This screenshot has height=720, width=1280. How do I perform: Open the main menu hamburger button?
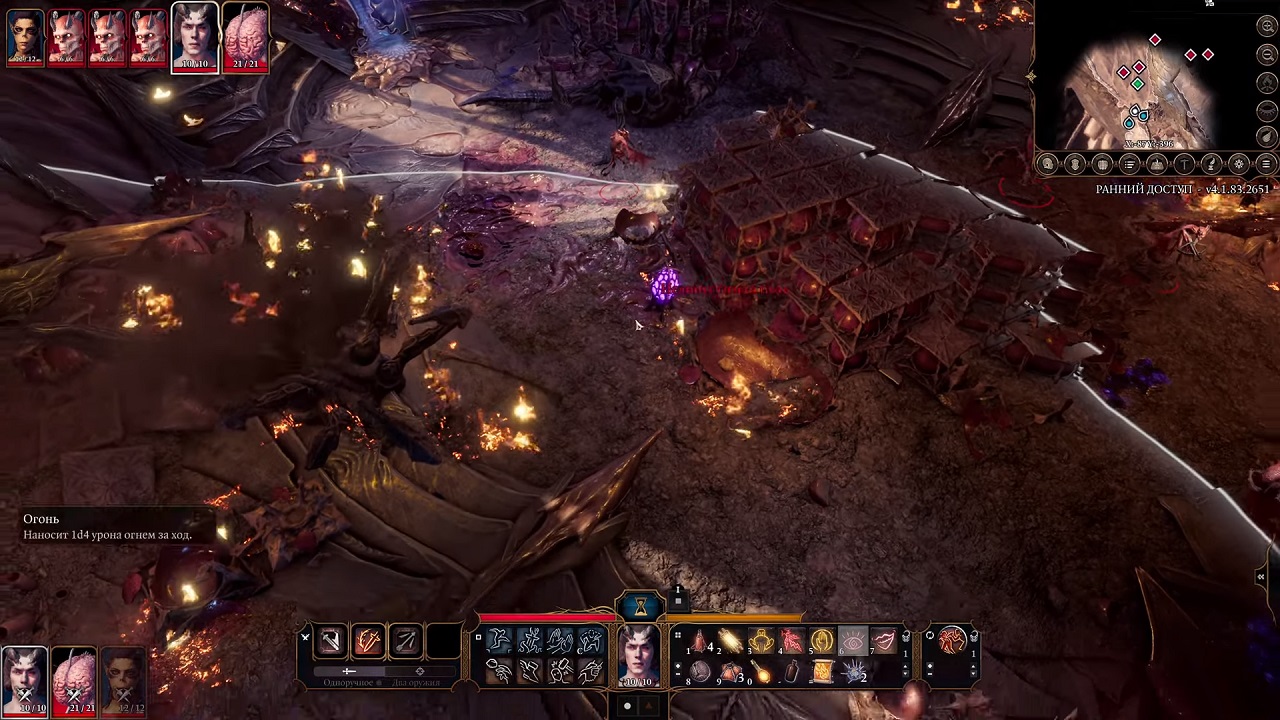pyautogui.click(x=1266, y=164)
